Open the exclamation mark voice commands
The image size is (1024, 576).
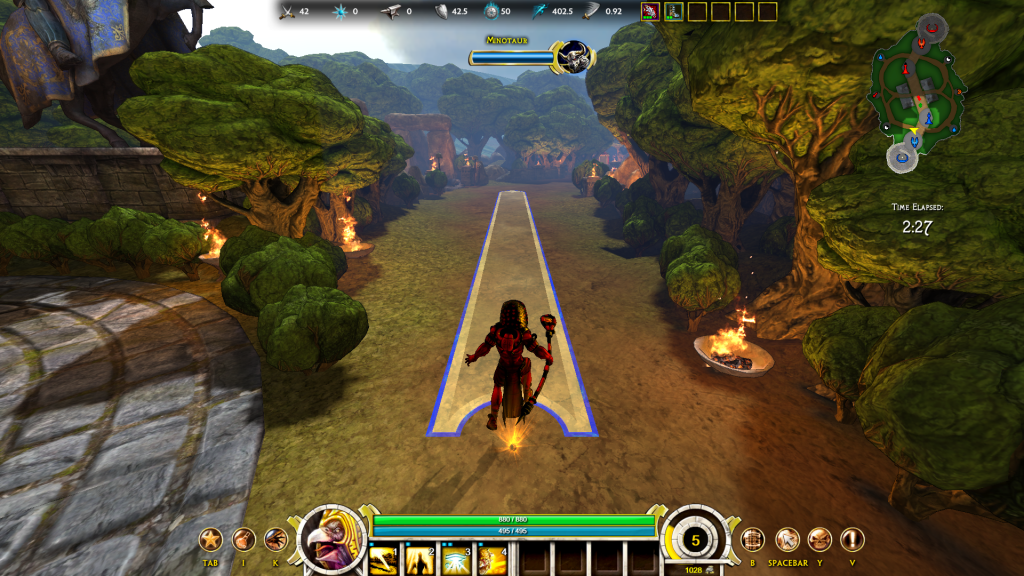[x=852, y=540]
